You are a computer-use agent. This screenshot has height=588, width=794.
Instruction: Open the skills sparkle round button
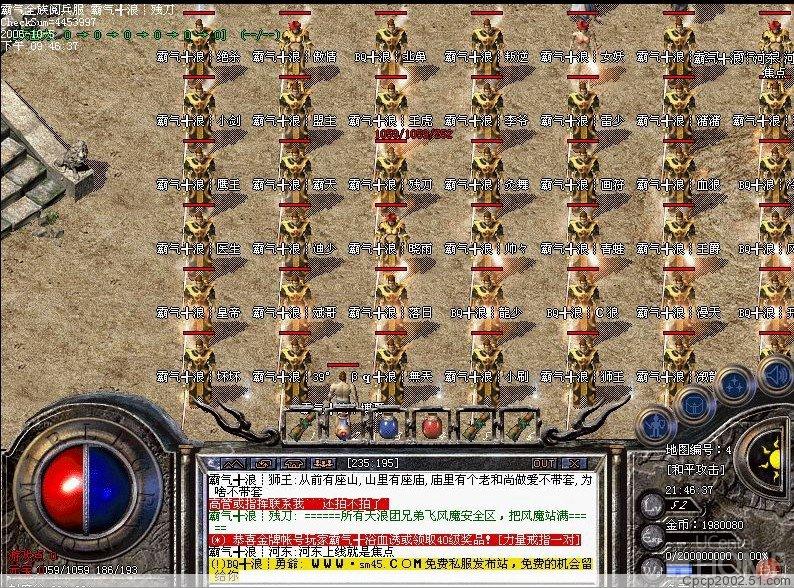(735, 384)
